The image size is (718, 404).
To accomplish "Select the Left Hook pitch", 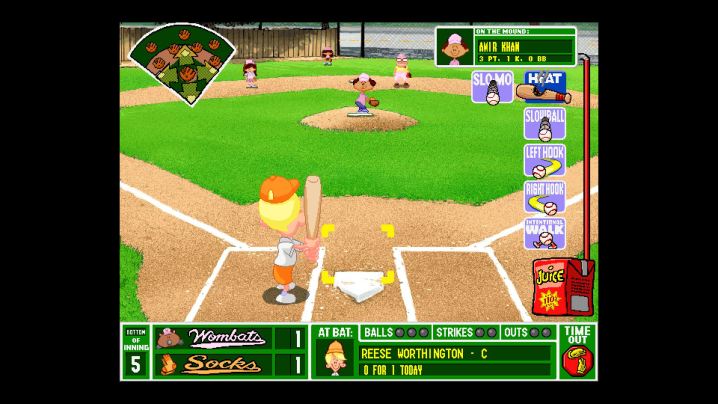I will tap(544, 160).
